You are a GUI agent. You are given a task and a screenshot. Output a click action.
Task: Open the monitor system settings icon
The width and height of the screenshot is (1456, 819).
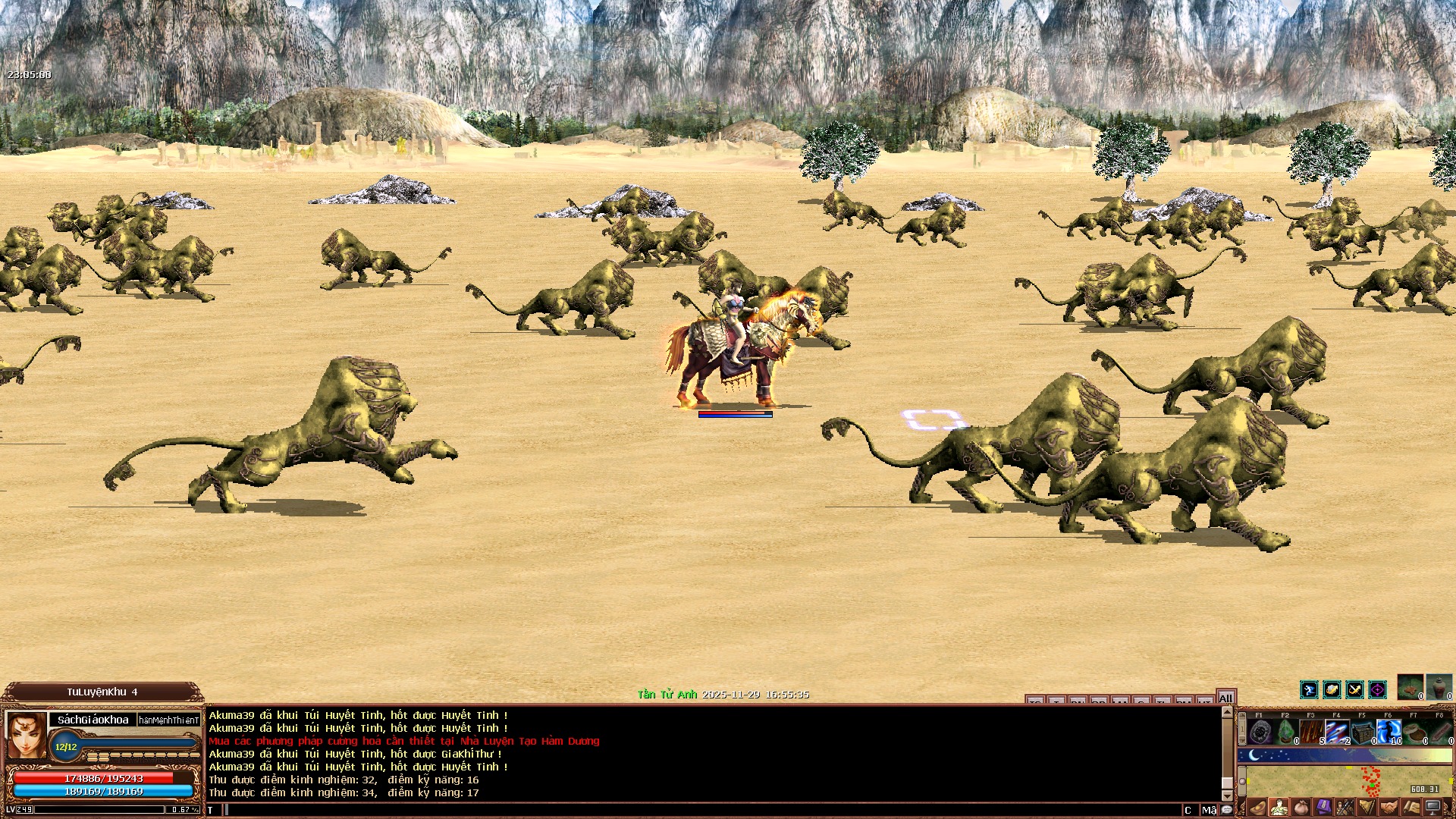tap(1433, 807)
